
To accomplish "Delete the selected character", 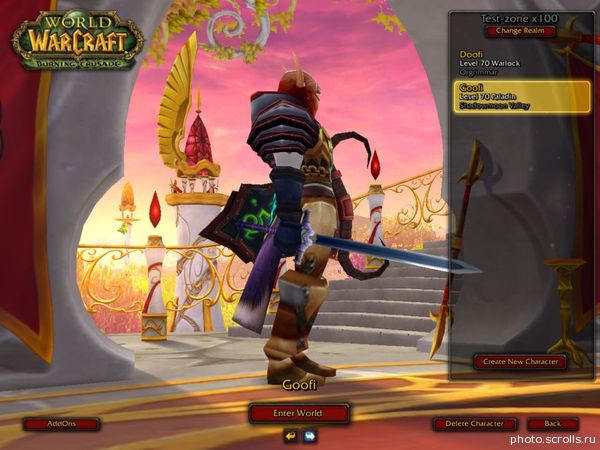I will pyautogui.click(x=475, y=424).
